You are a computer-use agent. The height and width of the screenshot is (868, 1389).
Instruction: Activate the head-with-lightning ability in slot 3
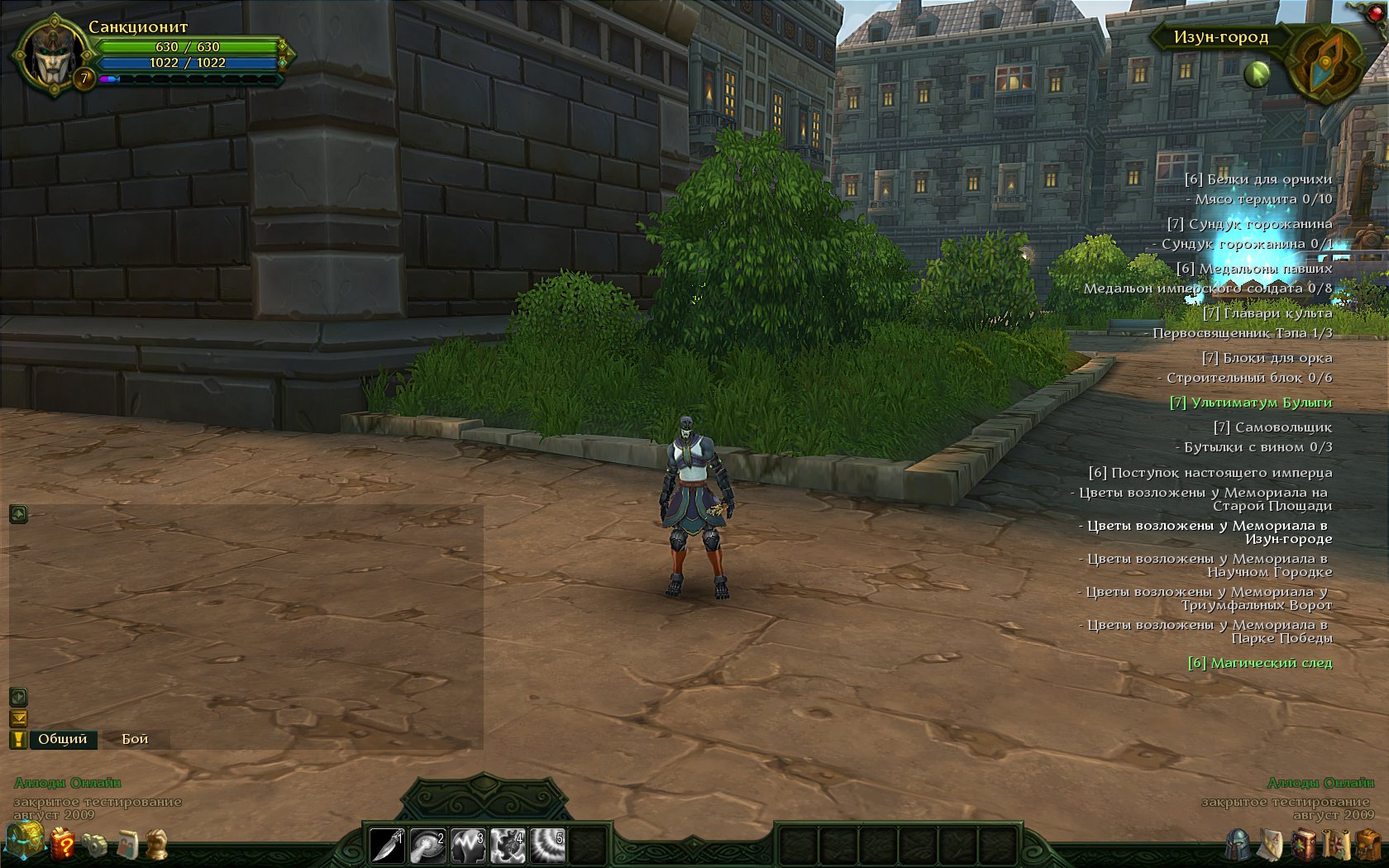pyautogui.click(x=468, y=845)
